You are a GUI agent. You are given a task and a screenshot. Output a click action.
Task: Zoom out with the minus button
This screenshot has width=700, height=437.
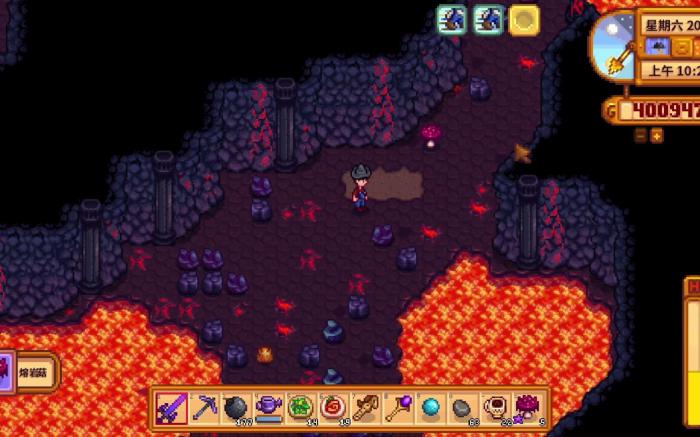(x=641, y=135)
